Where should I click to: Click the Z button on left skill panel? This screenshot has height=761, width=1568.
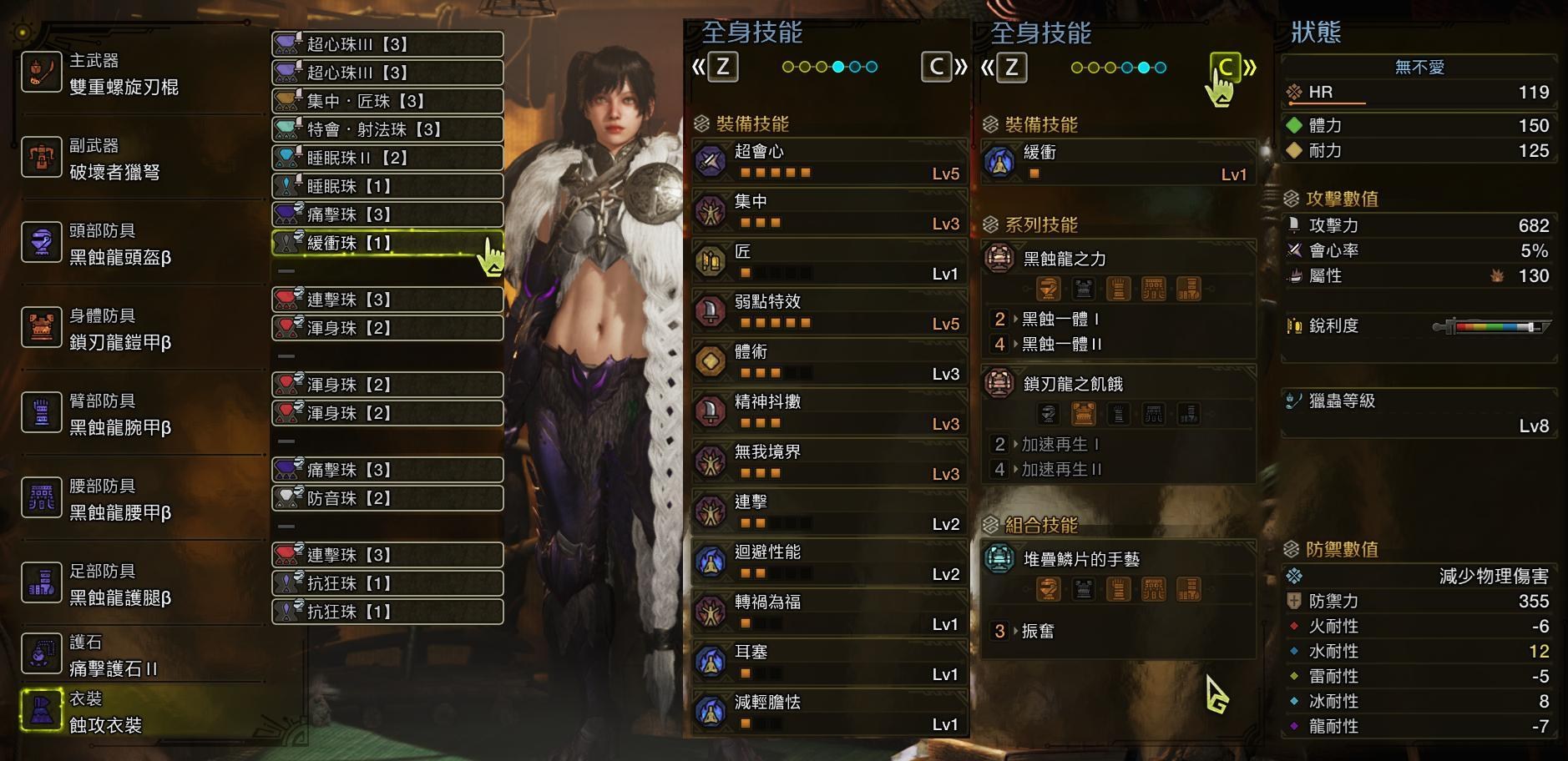[723, 68]
